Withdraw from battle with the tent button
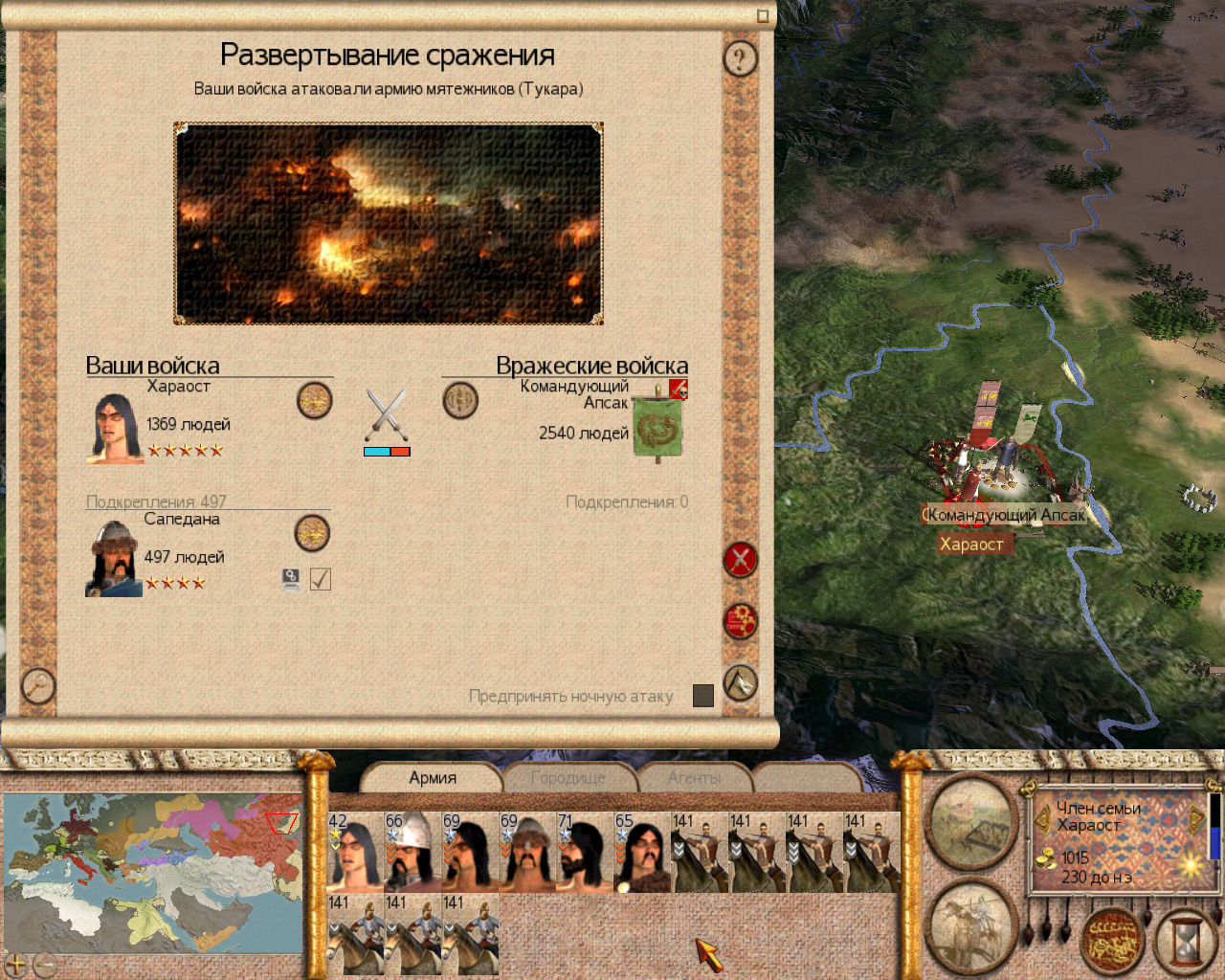Image resolution: width=1225 pixels, height=980 pixels. coord(740,682)
